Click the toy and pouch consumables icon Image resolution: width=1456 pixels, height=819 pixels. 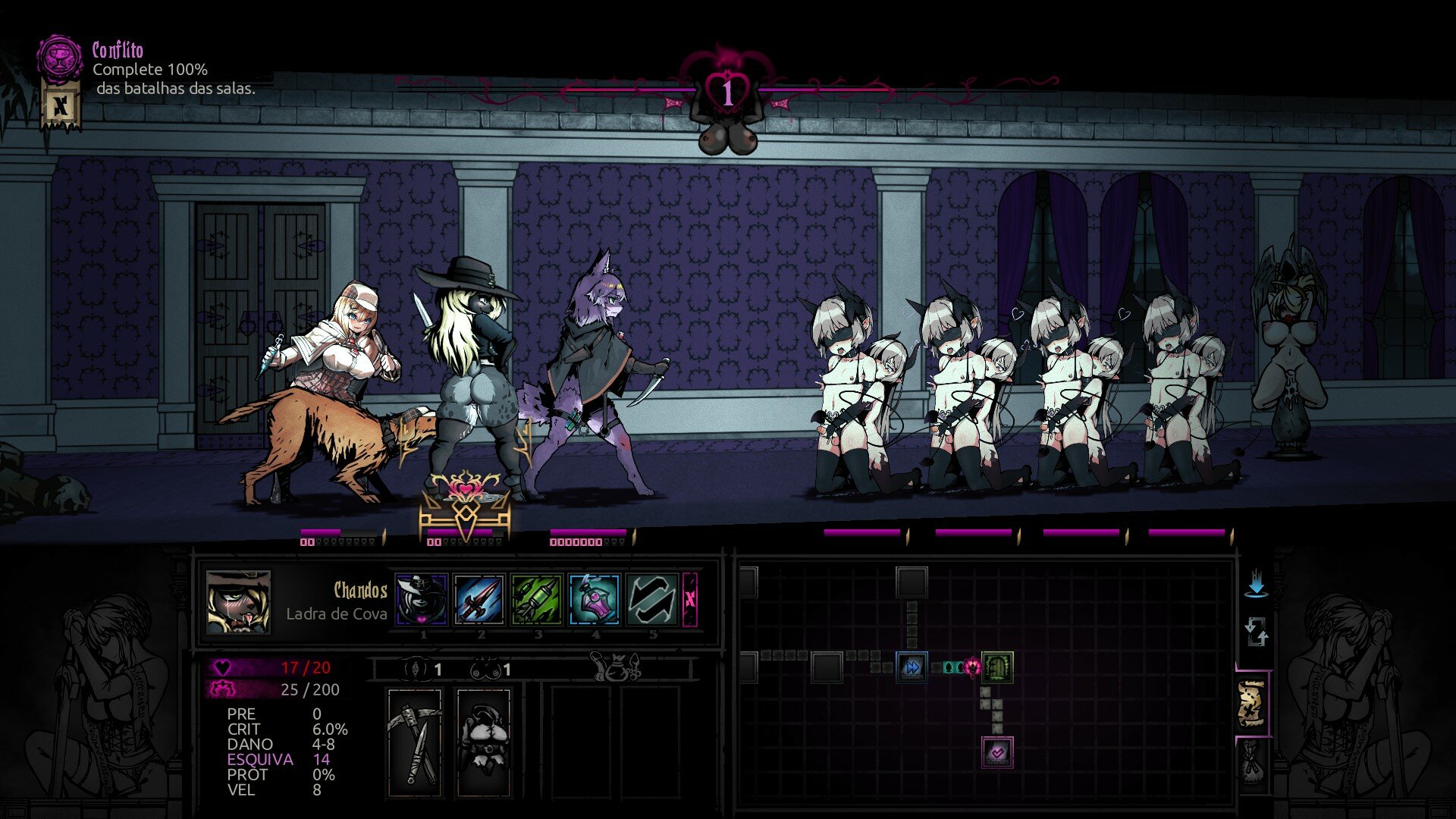[616, 667]
